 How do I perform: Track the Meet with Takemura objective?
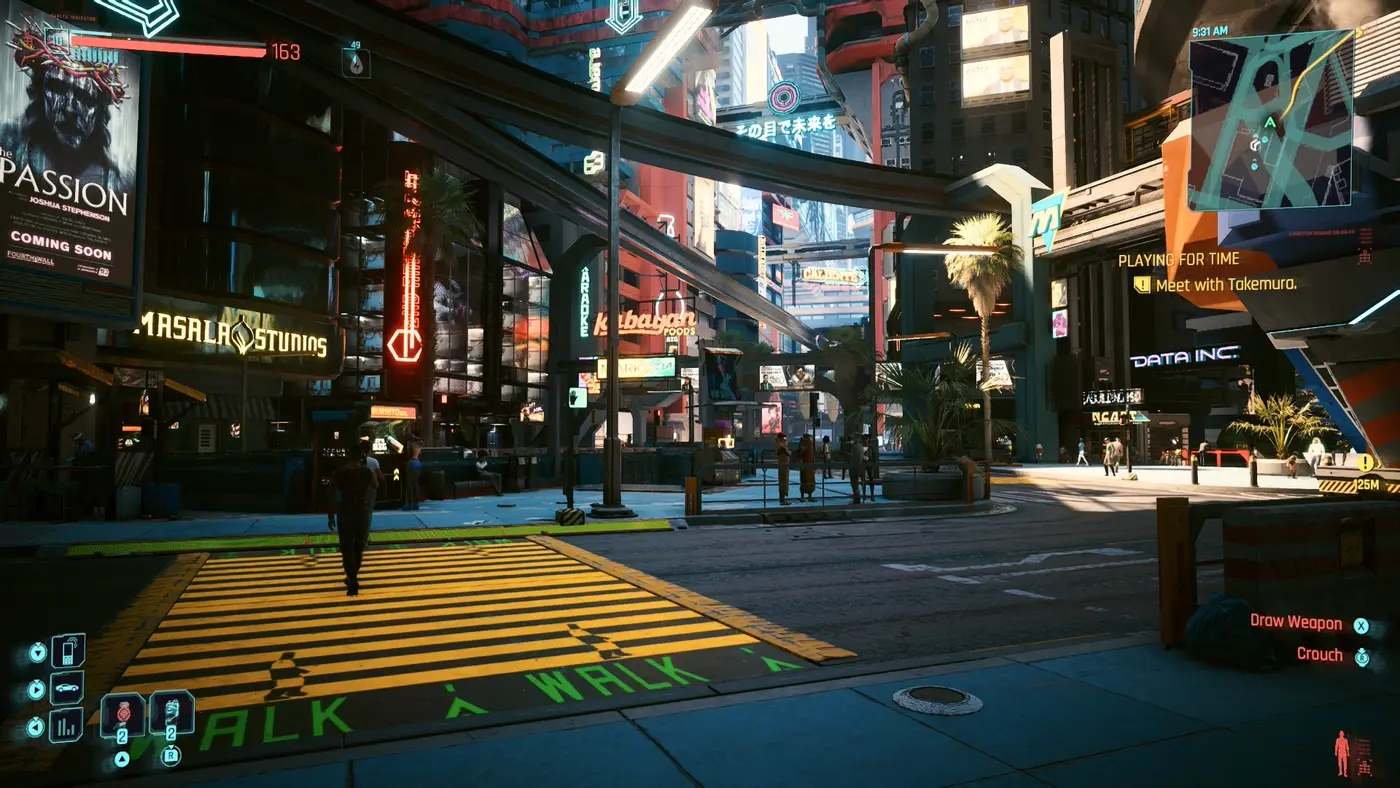1225,285
